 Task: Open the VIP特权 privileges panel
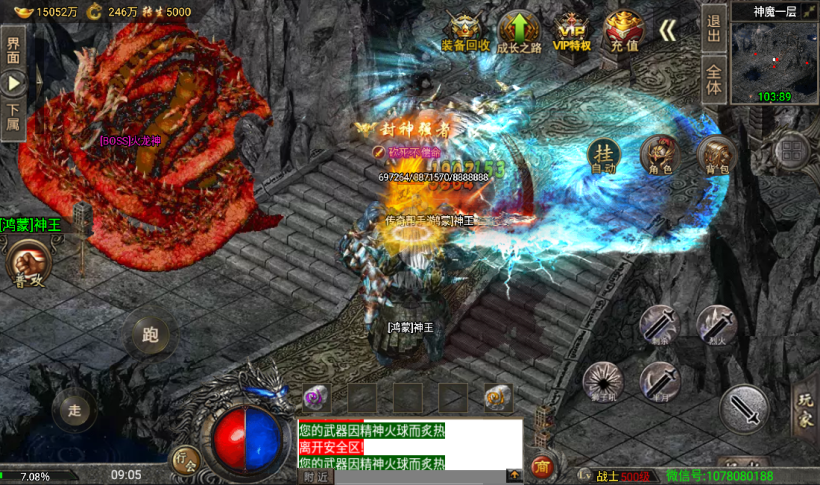572,30
